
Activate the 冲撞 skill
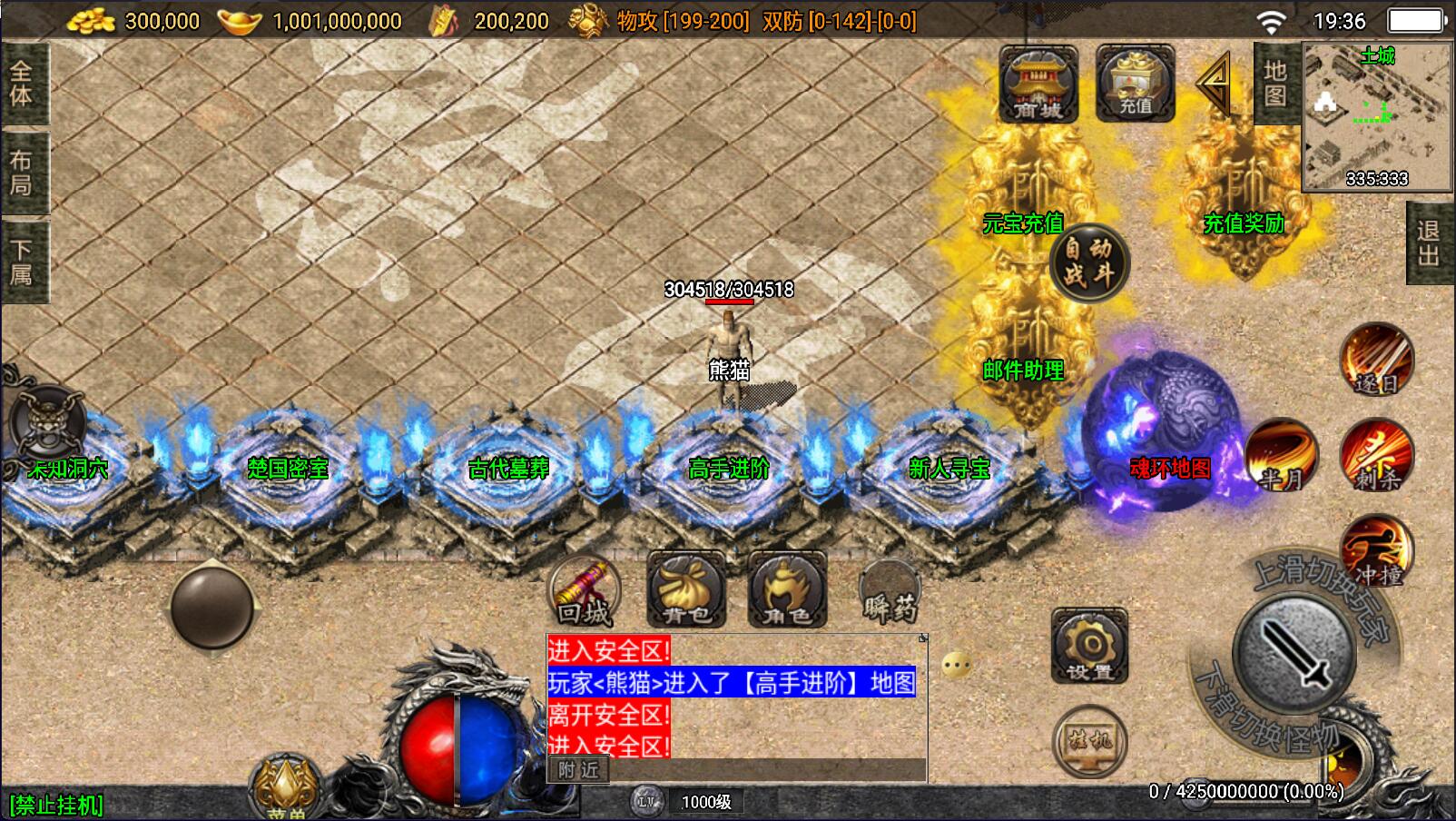pos(1376,551)
